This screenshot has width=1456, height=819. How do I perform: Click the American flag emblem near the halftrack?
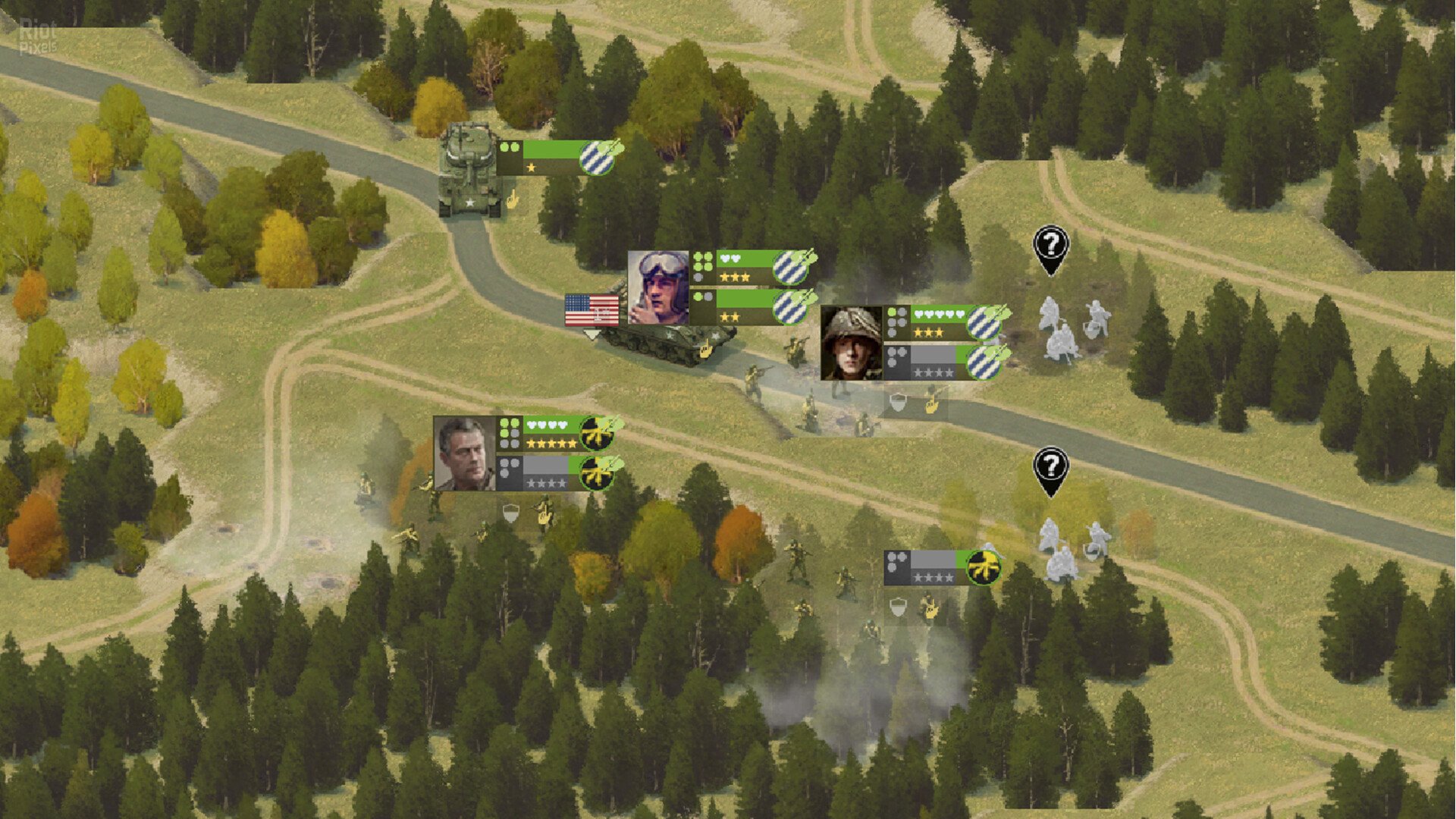tap(591, 309)
